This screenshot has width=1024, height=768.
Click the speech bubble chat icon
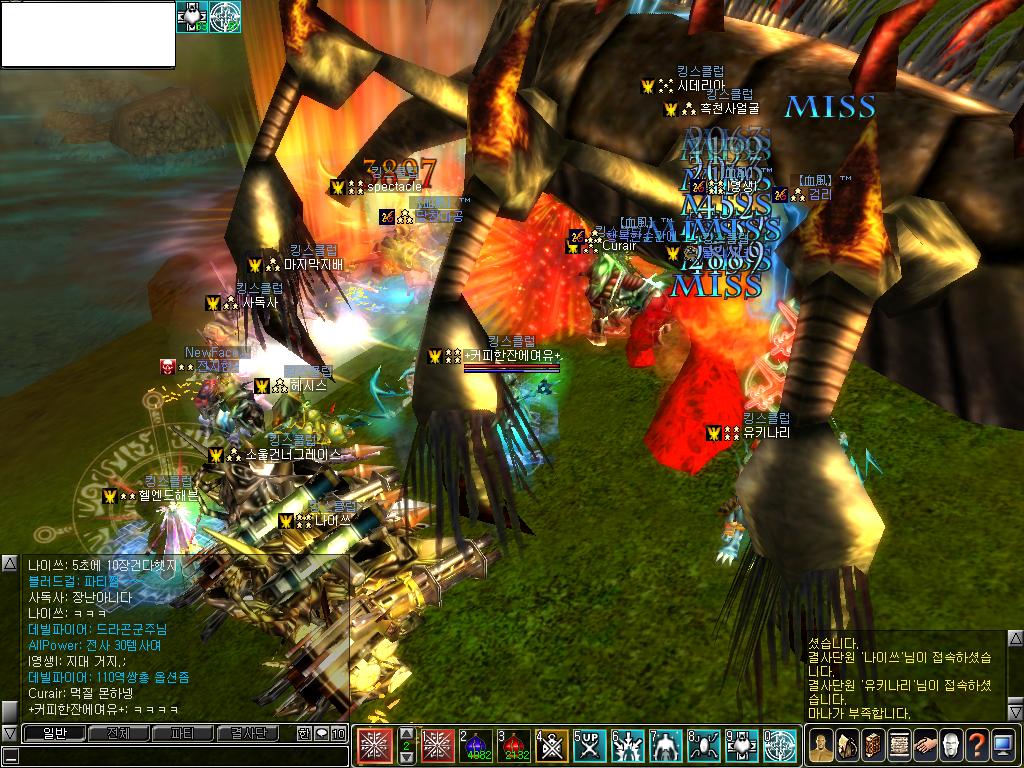click(322, 734)
